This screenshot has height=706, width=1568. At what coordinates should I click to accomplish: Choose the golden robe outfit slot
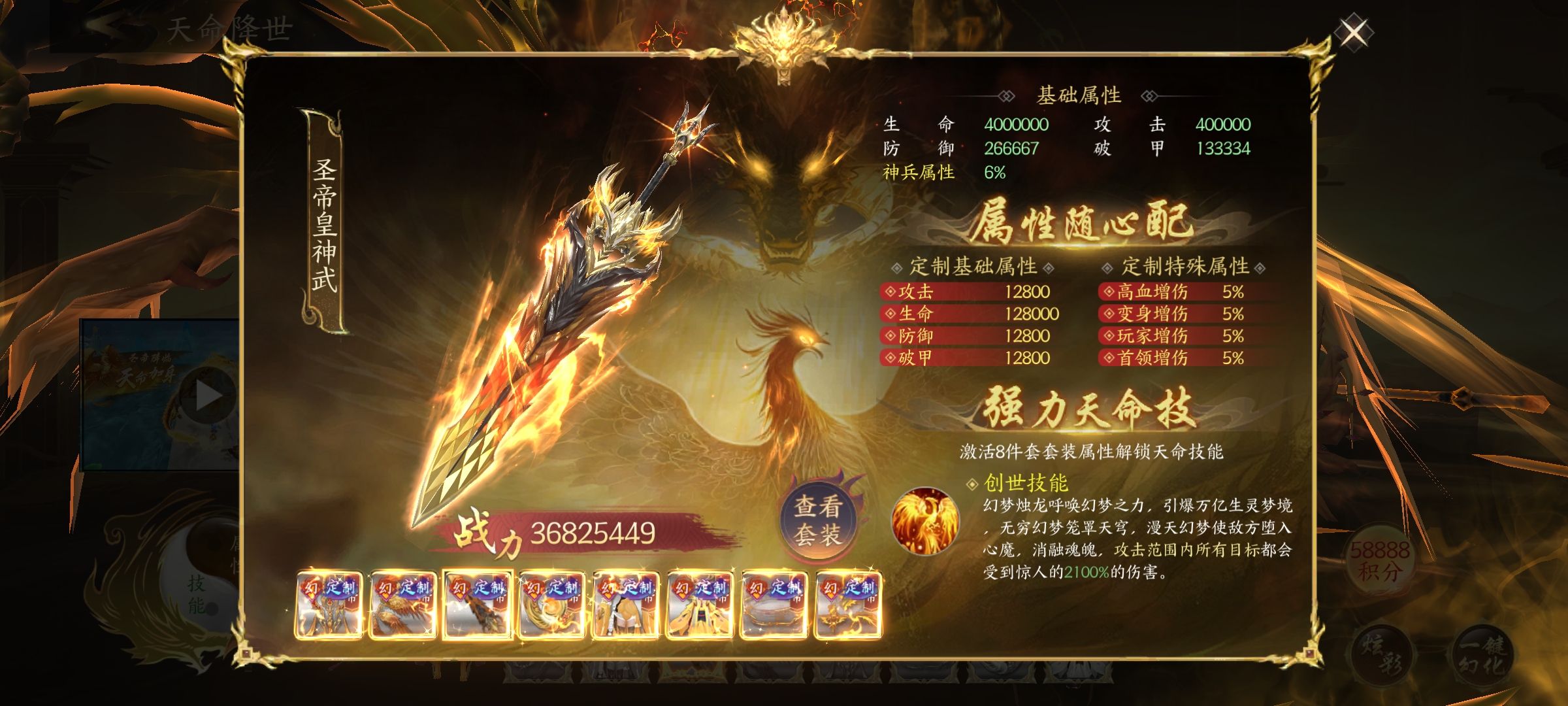pos(700,605)
